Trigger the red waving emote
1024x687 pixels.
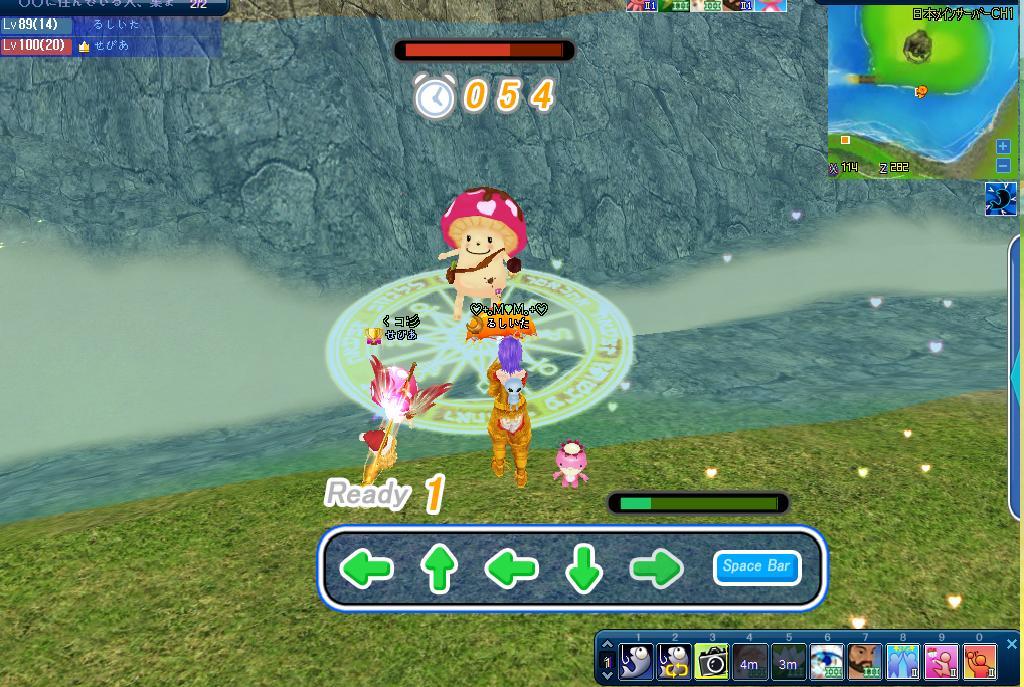pos(979,661)
